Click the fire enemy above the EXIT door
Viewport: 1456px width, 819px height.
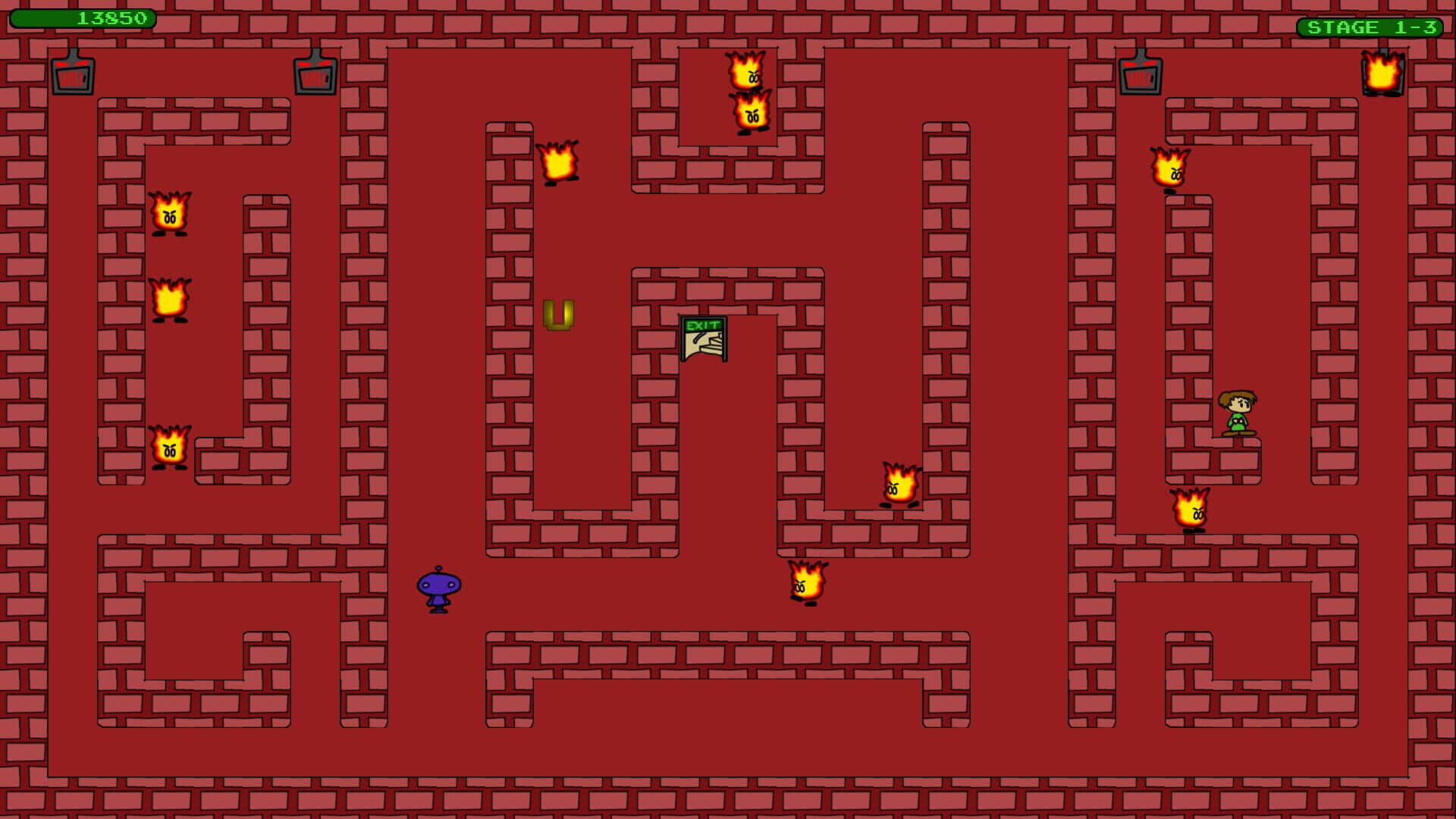[559, 162]
